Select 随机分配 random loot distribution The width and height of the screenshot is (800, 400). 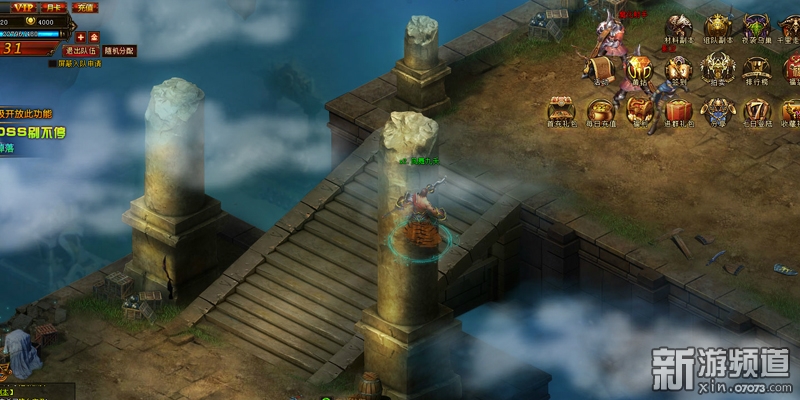coord(119,50)
